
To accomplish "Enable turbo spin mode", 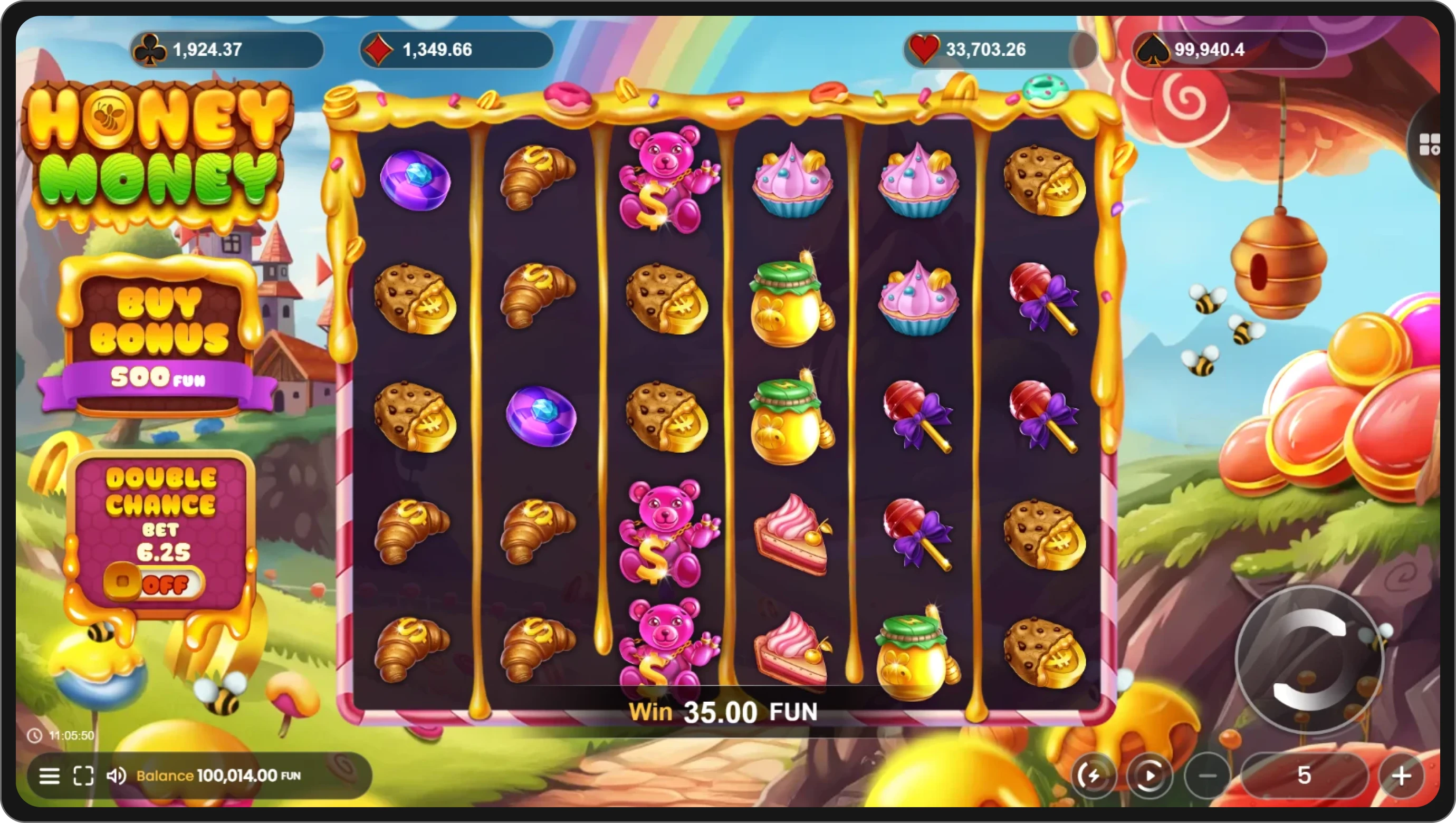I will click(x=1095, y=776).
